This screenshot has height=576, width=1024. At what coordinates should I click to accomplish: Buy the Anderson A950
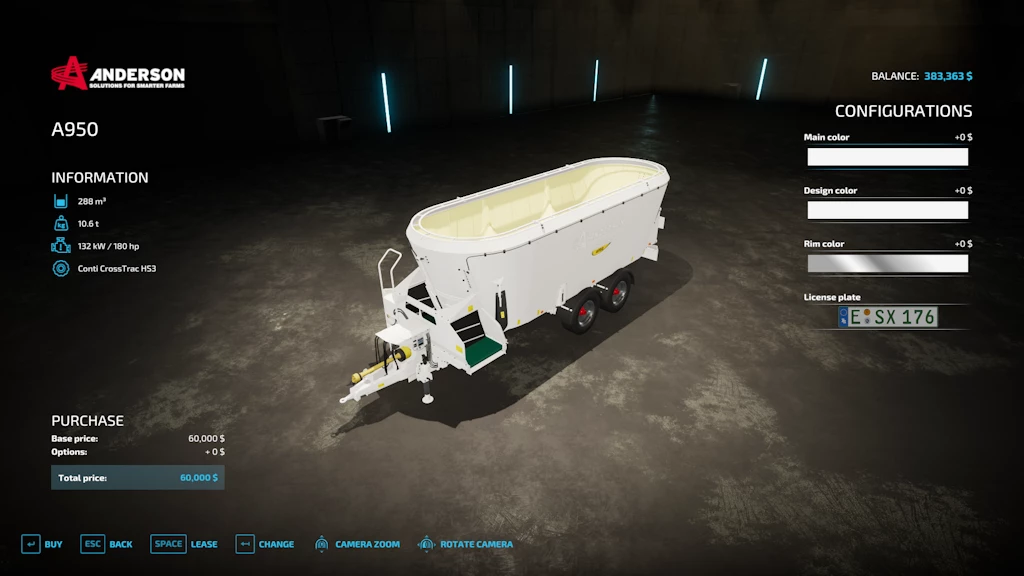(42, 544)
